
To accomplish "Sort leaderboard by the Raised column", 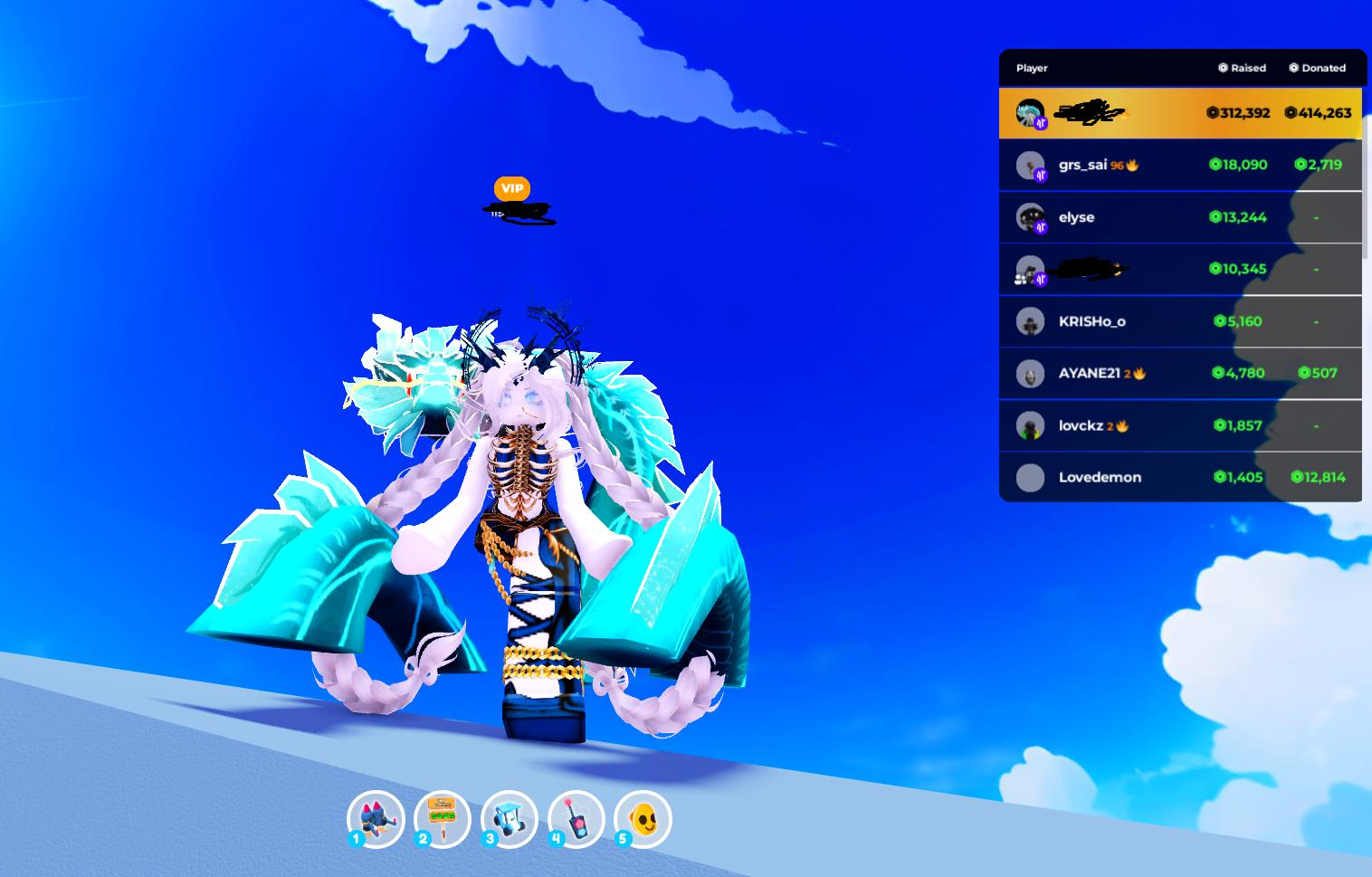I will (1243, 68).
